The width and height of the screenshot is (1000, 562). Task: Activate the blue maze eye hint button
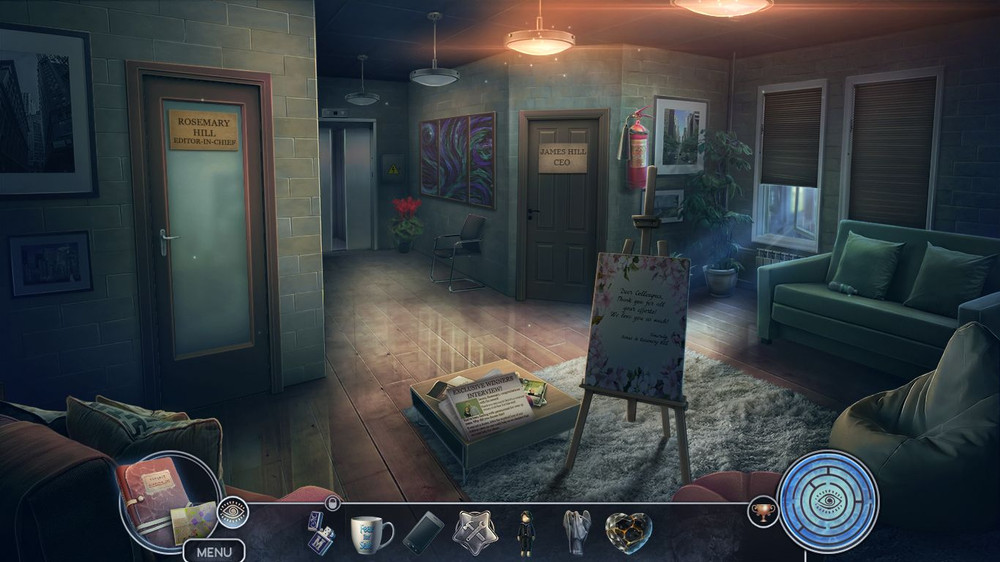[828, 501]
